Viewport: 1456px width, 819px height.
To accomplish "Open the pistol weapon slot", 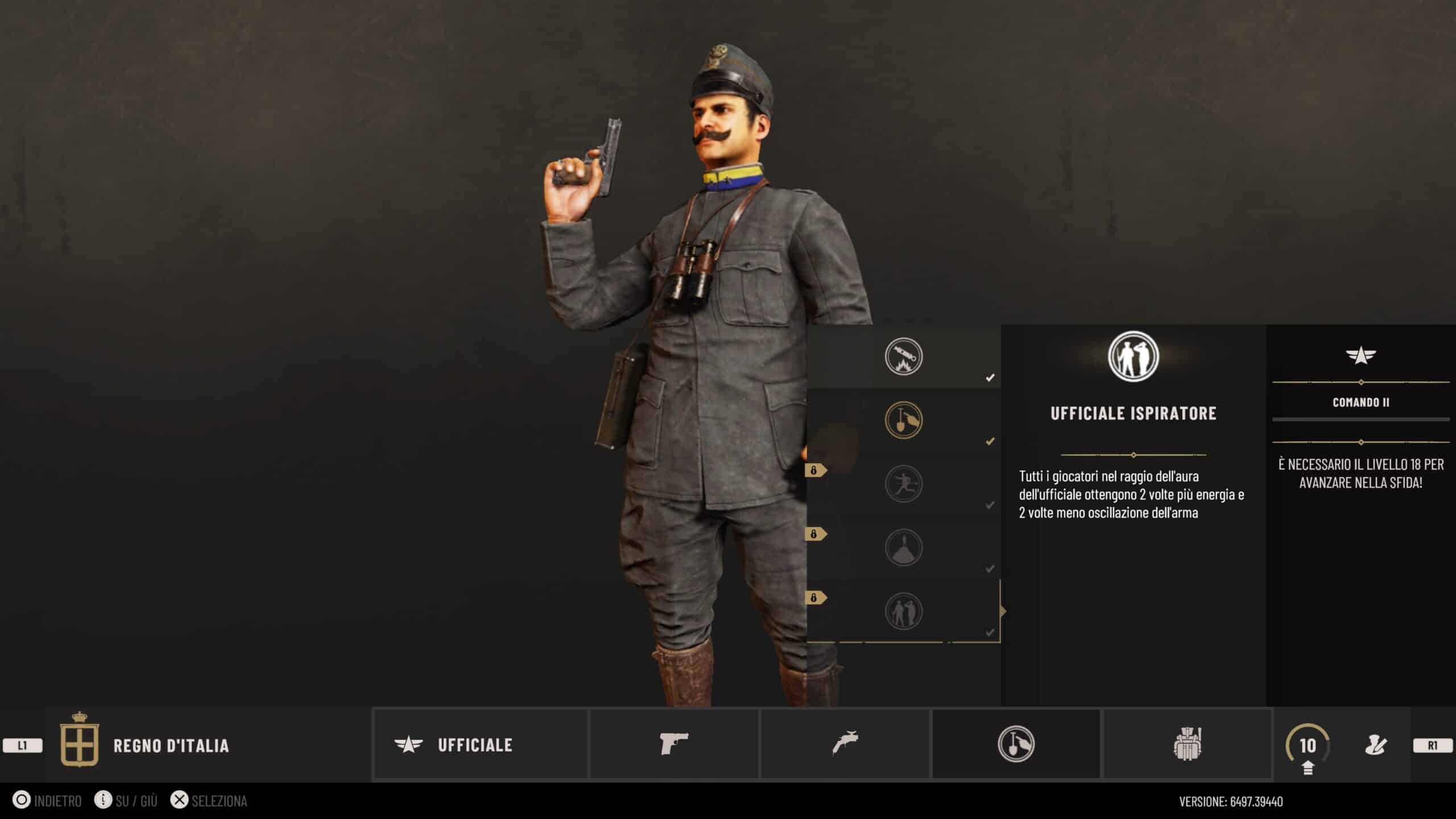I will [674, 744].
